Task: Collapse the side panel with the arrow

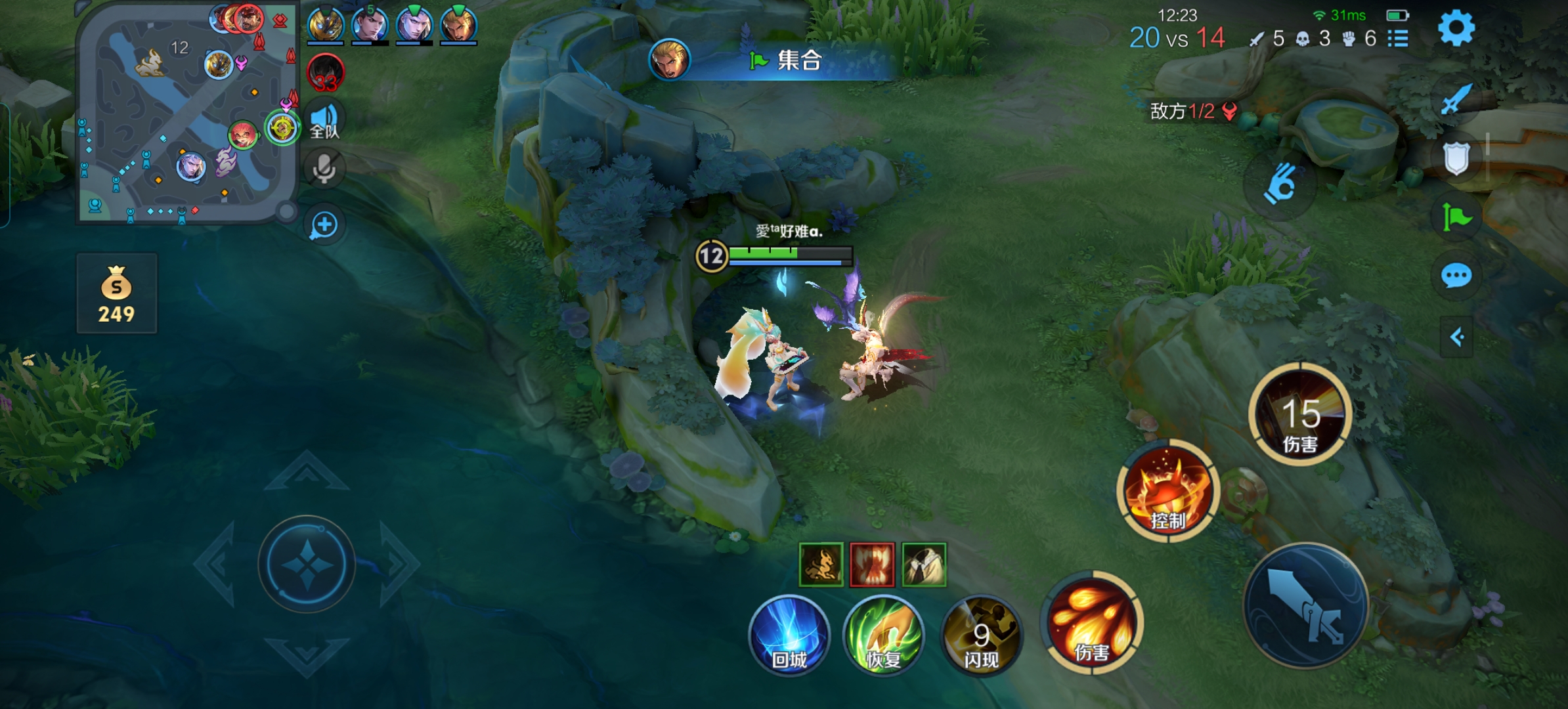Action: click(x=1456, y=337)
